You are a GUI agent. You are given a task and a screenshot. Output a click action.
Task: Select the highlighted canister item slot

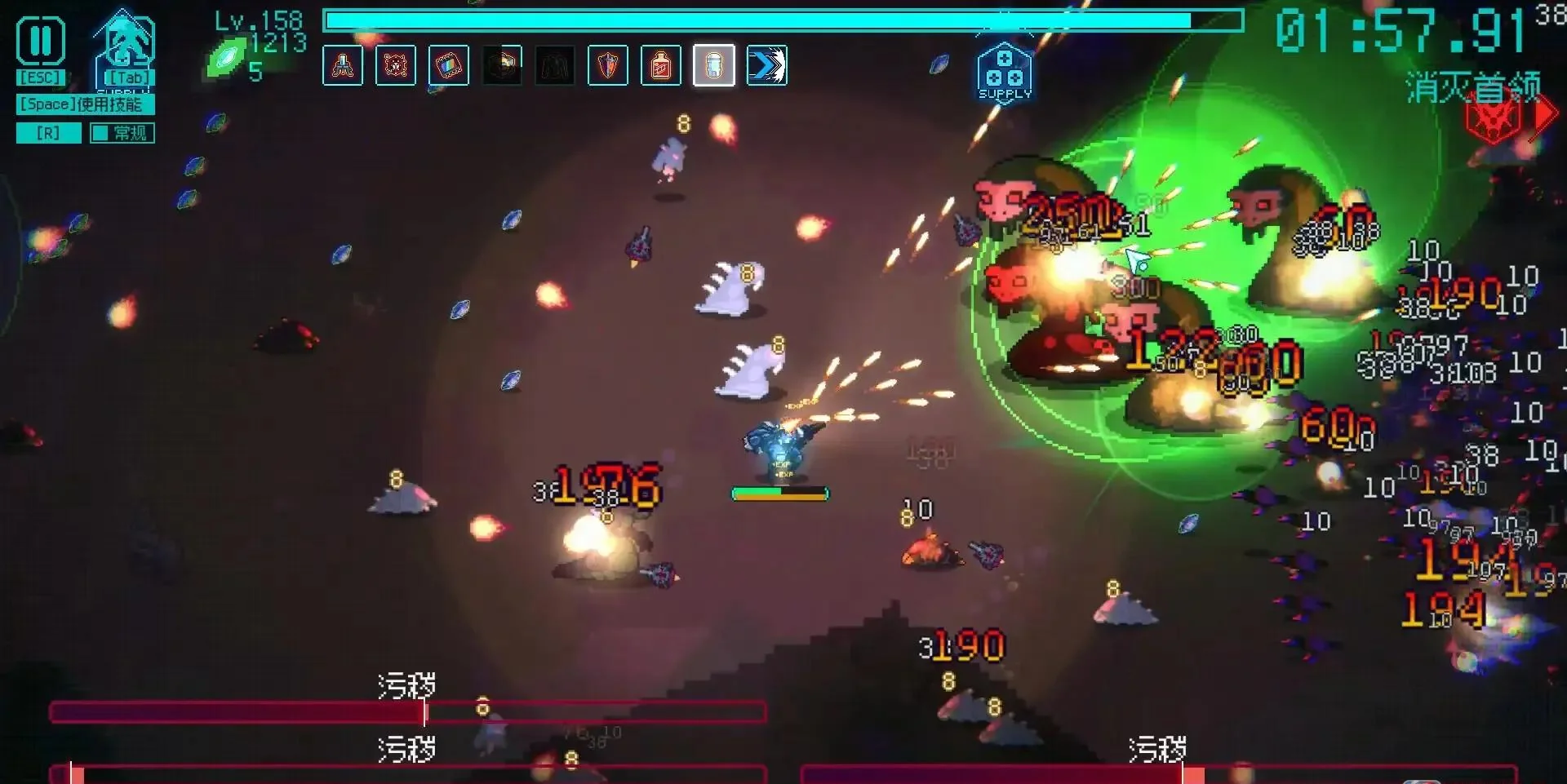[714, 65]
